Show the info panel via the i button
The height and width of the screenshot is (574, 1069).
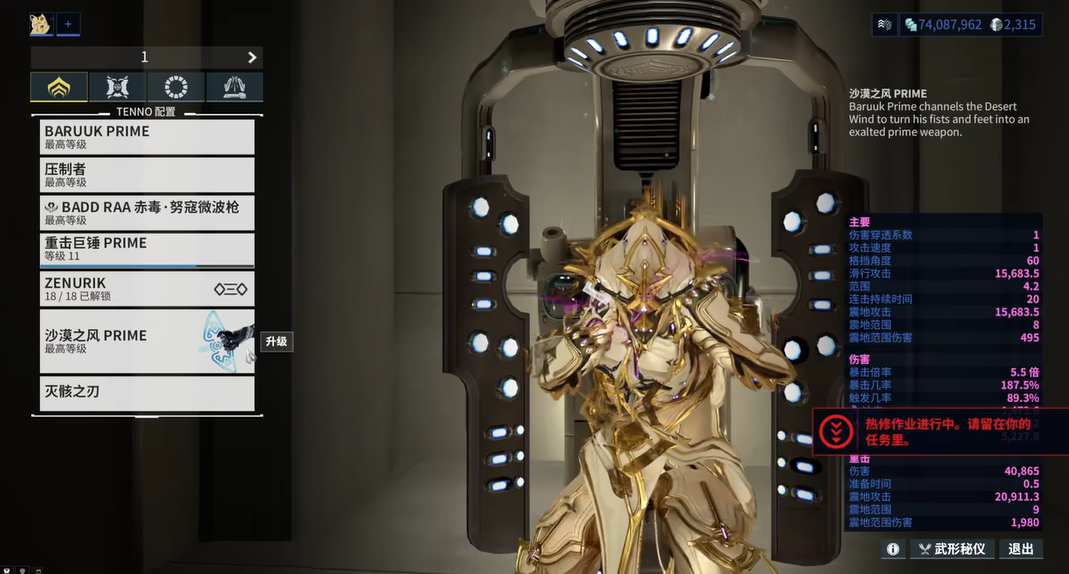pos(893,549)
